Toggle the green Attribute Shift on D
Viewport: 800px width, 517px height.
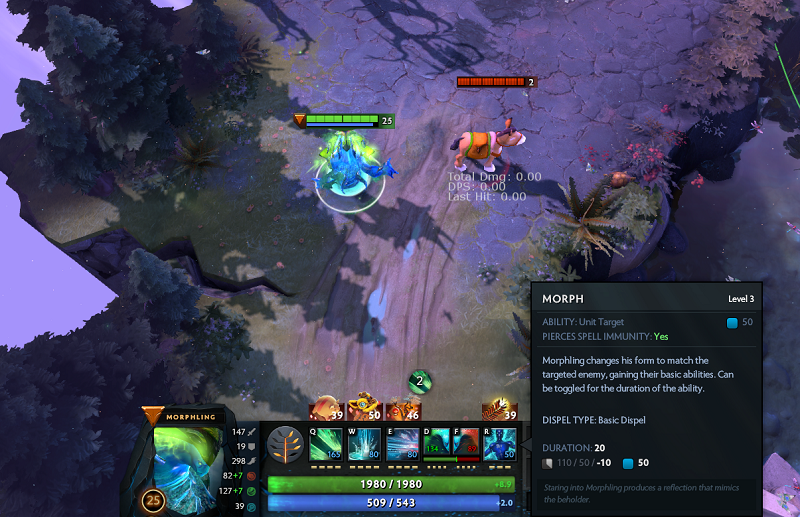436,443
